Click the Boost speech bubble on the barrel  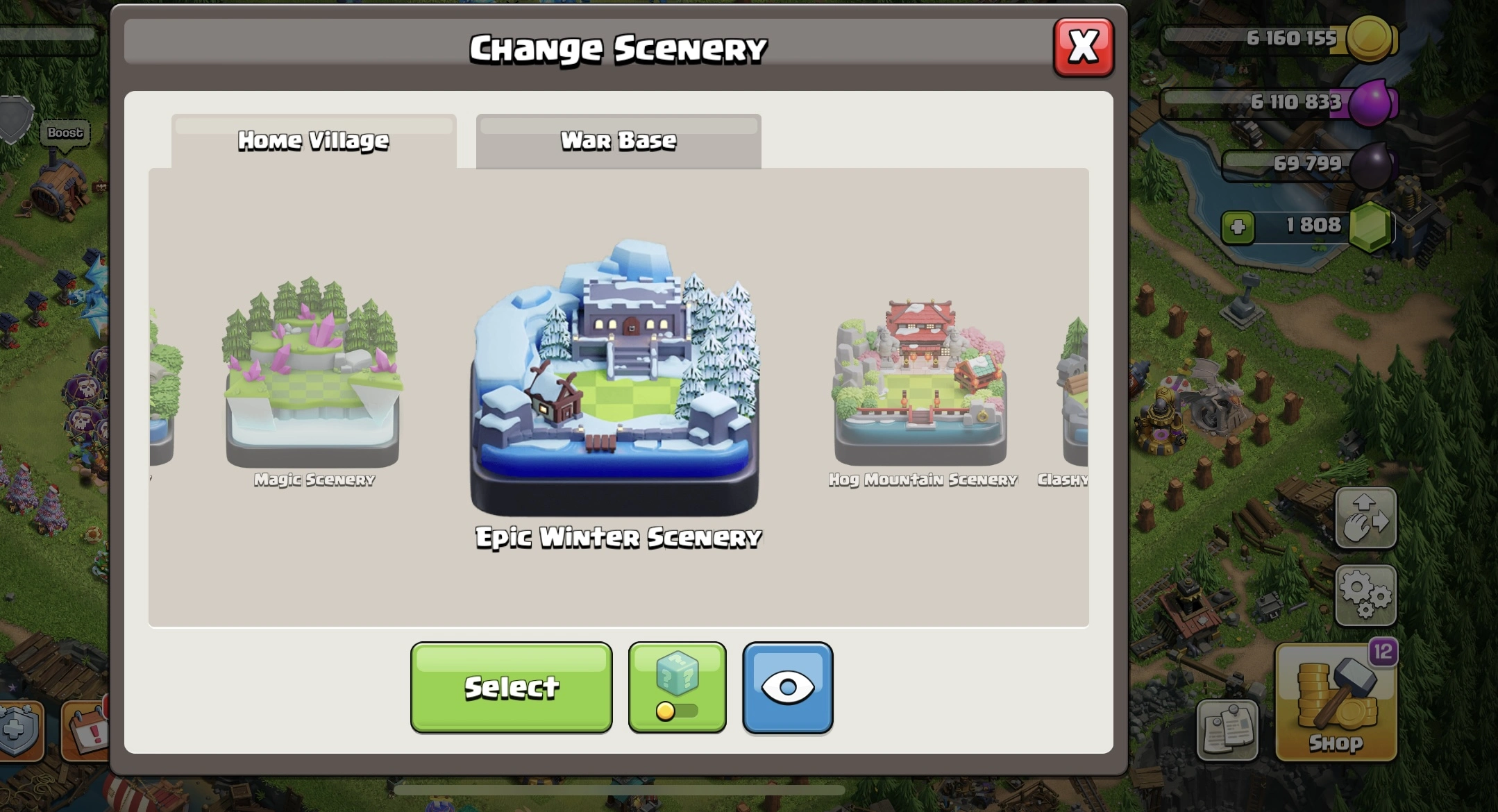pos(64,133)
